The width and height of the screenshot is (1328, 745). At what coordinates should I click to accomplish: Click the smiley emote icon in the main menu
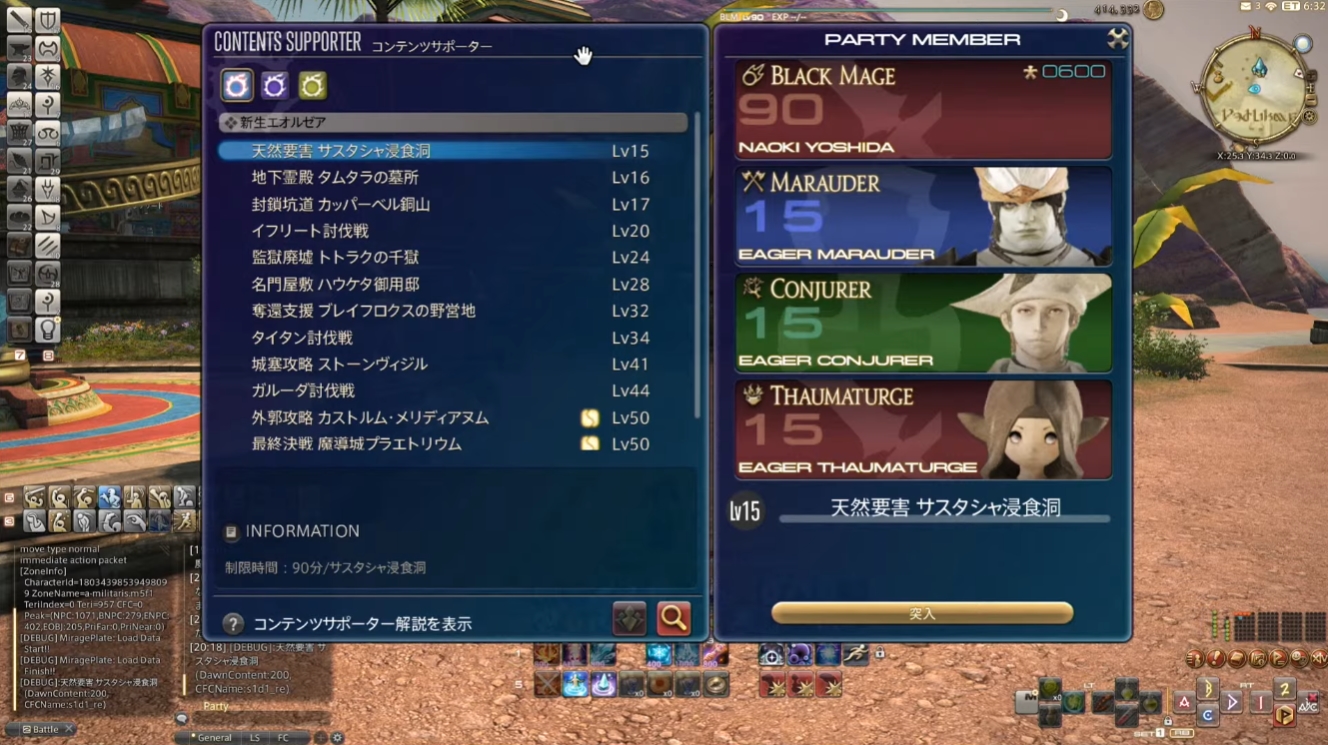tap(1297, 659)
